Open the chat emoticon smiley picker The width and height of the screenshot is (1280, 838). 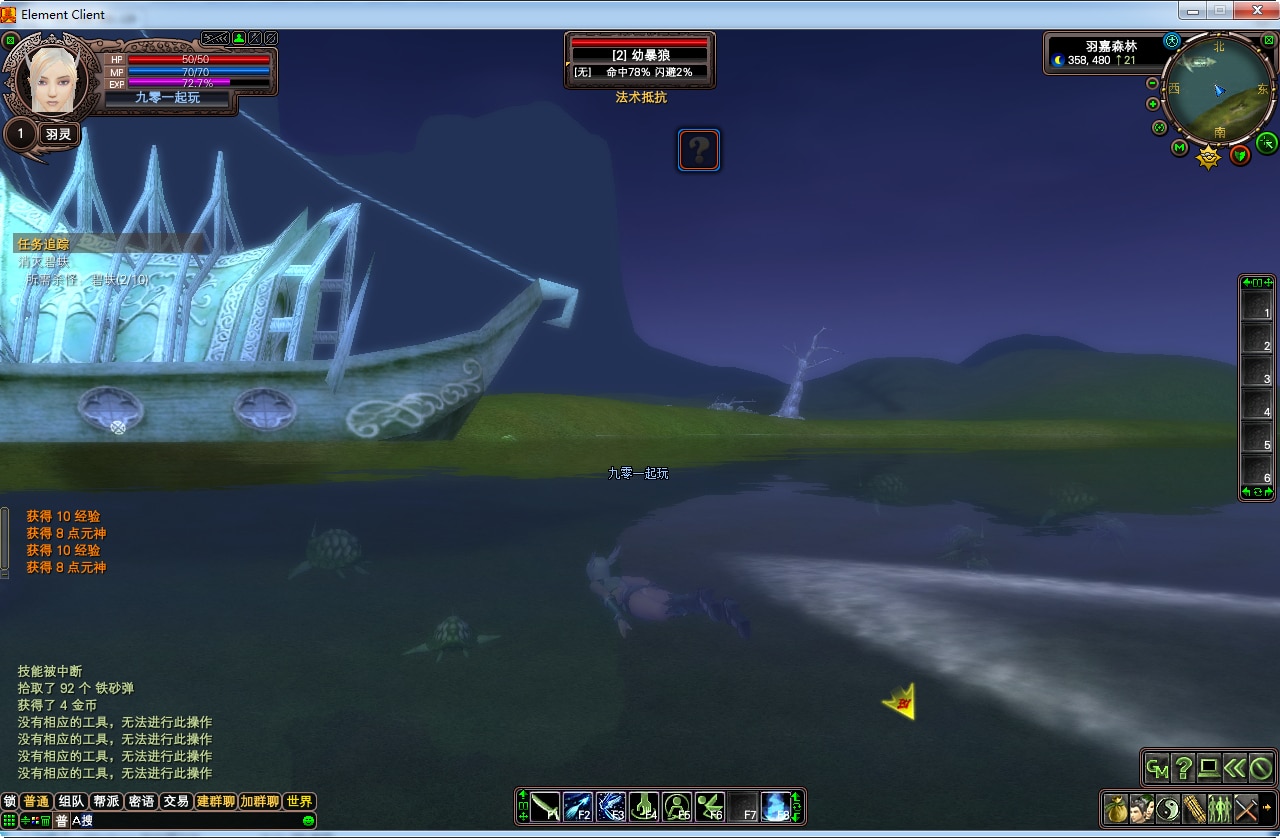(308, 821)
